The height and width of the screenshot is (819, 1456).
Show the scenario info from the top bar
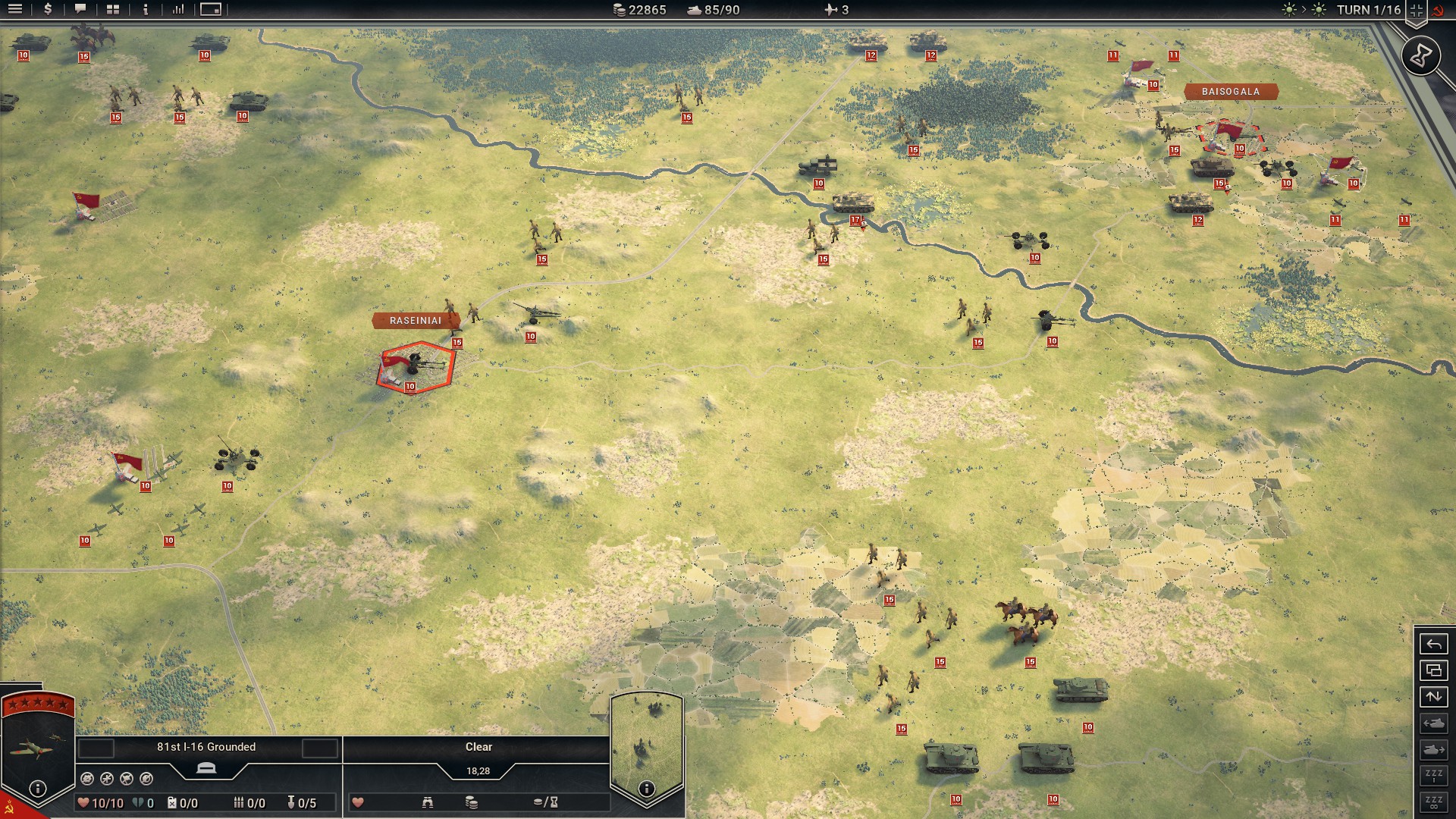point(146,10)
